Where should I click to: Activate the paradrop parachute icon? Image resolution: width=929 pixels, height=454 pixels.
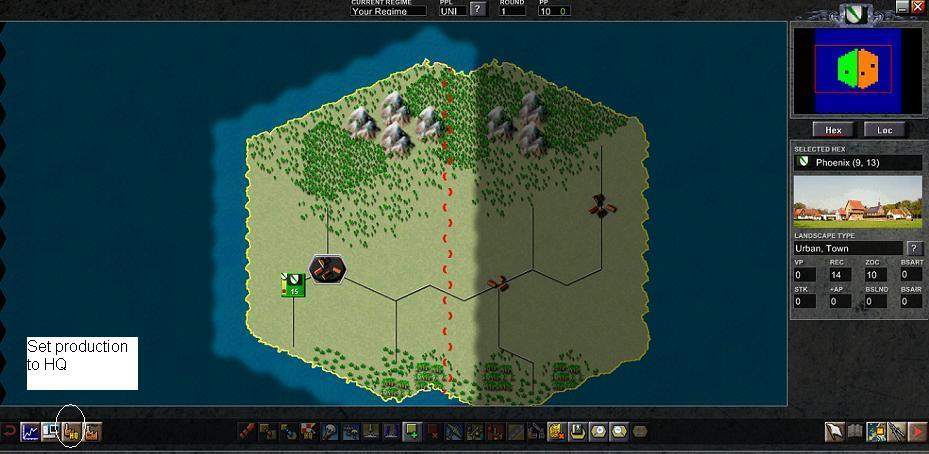pyautogui.click(x=331, y=432)
